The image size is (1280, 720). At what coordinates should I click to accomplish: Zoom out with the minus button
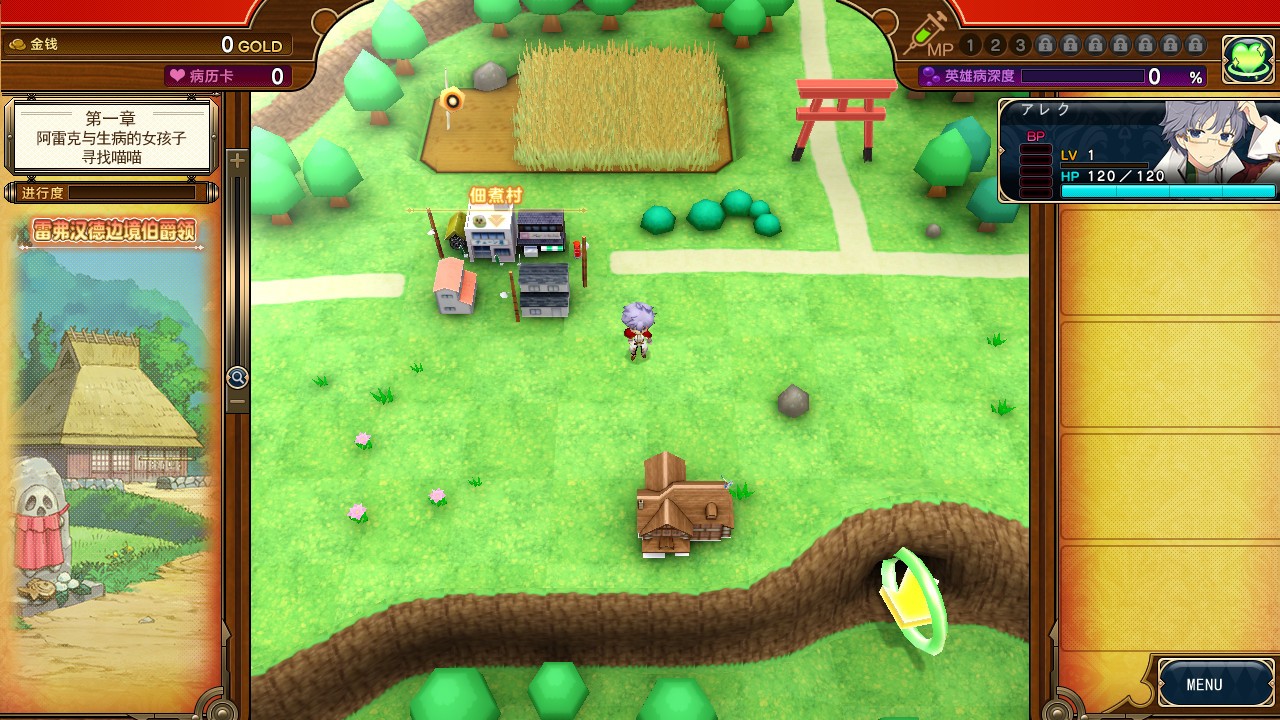[237, 401]
